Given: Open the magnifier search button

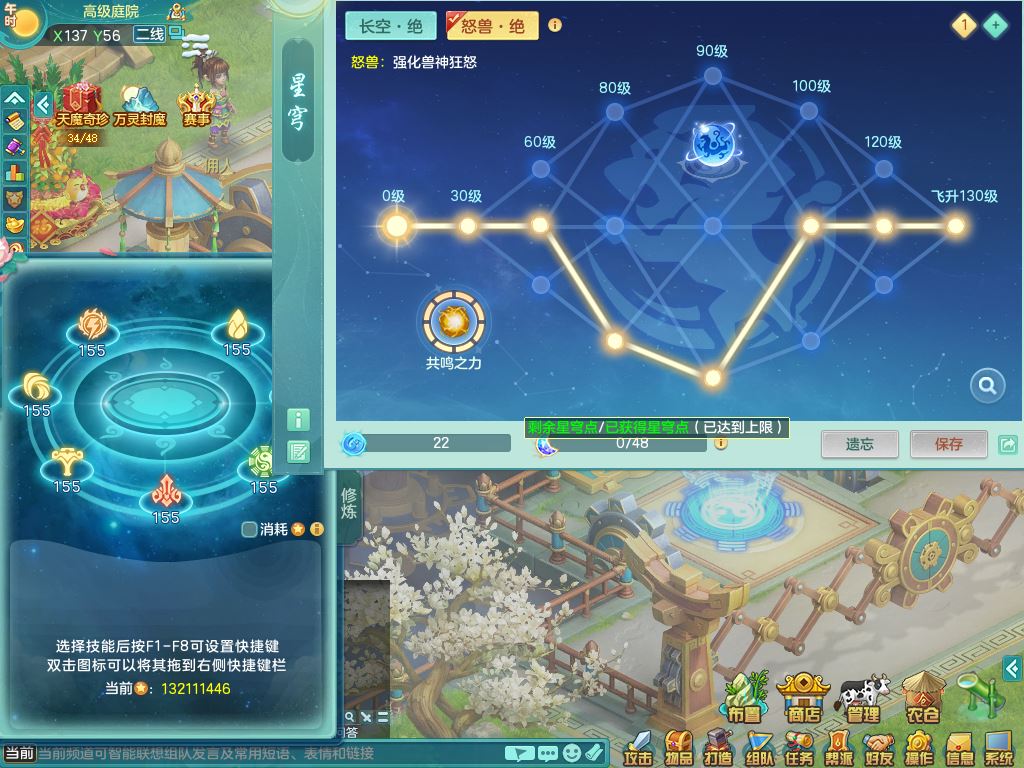Looking at the screenshot, I should click(987, 385).
